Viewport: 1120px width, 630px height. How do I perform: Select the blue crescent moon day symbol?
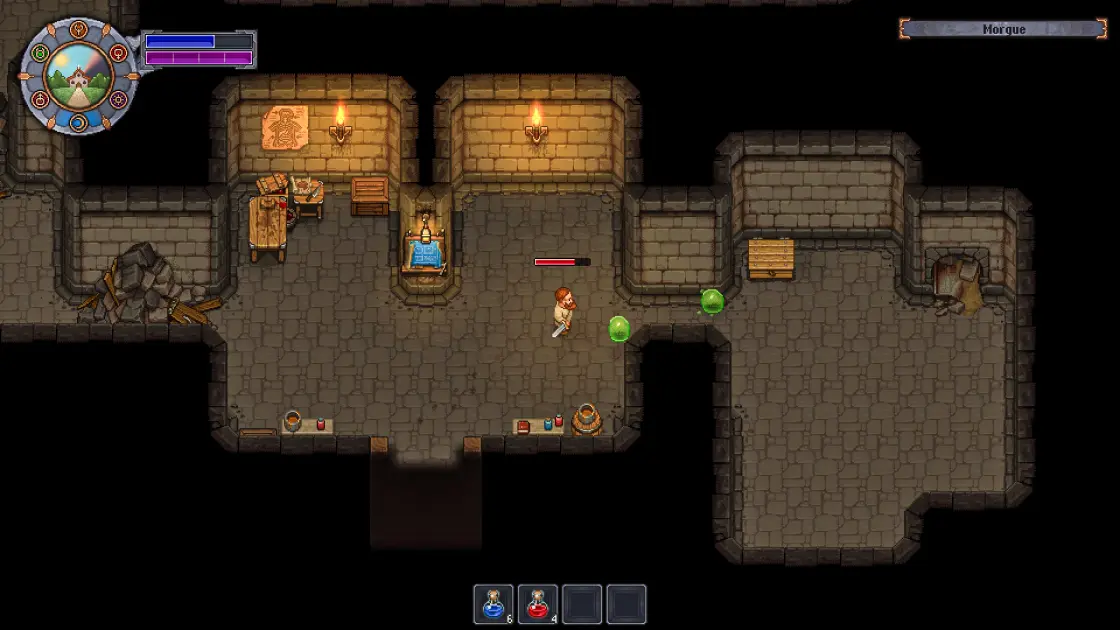click(79, 123)
